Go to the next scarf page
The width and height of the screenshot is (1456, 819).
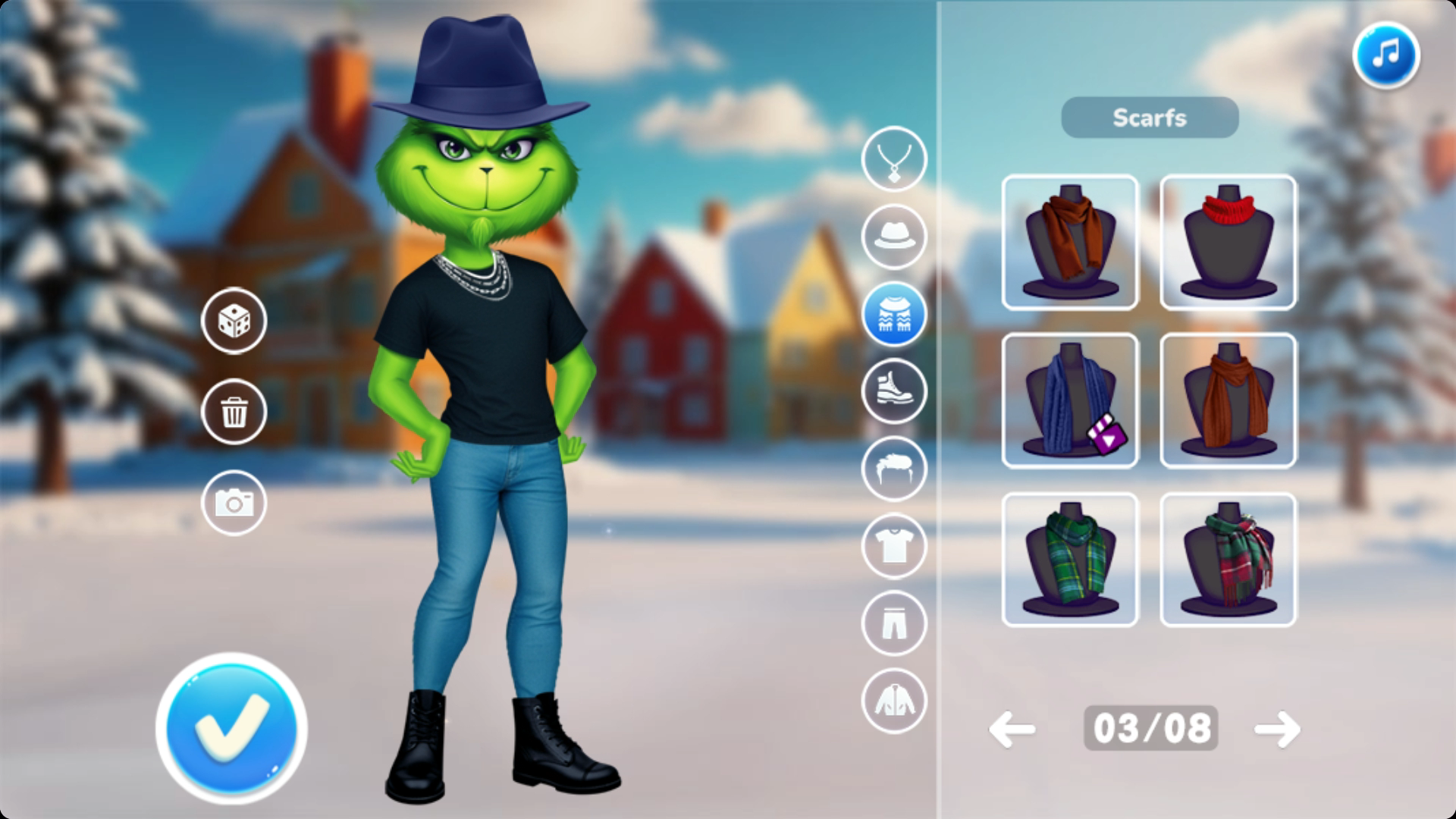point(1277,730)
